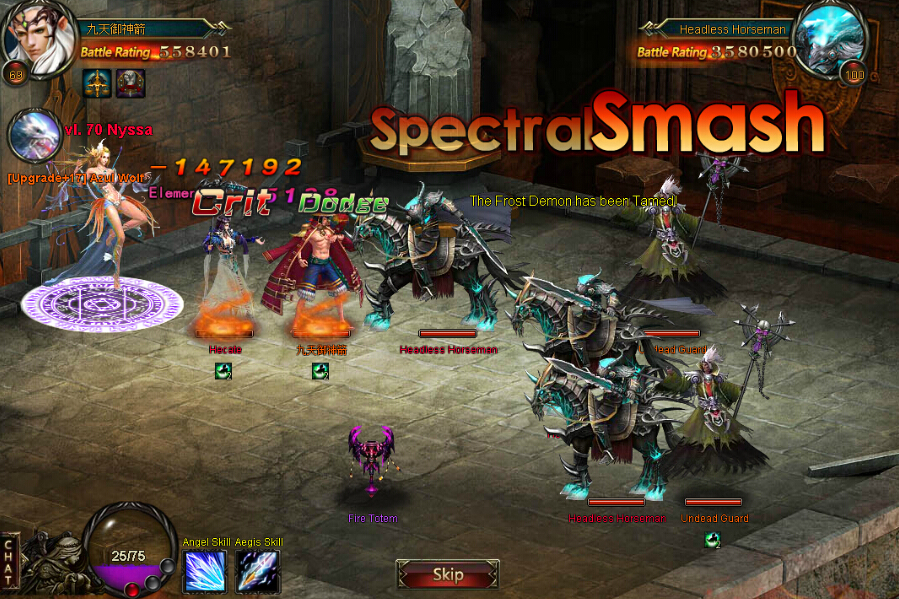The height and width of the screenshot is (599, 899).
Task: Click the Nyssa angel wolf portrait
Action: click(33, 135)
